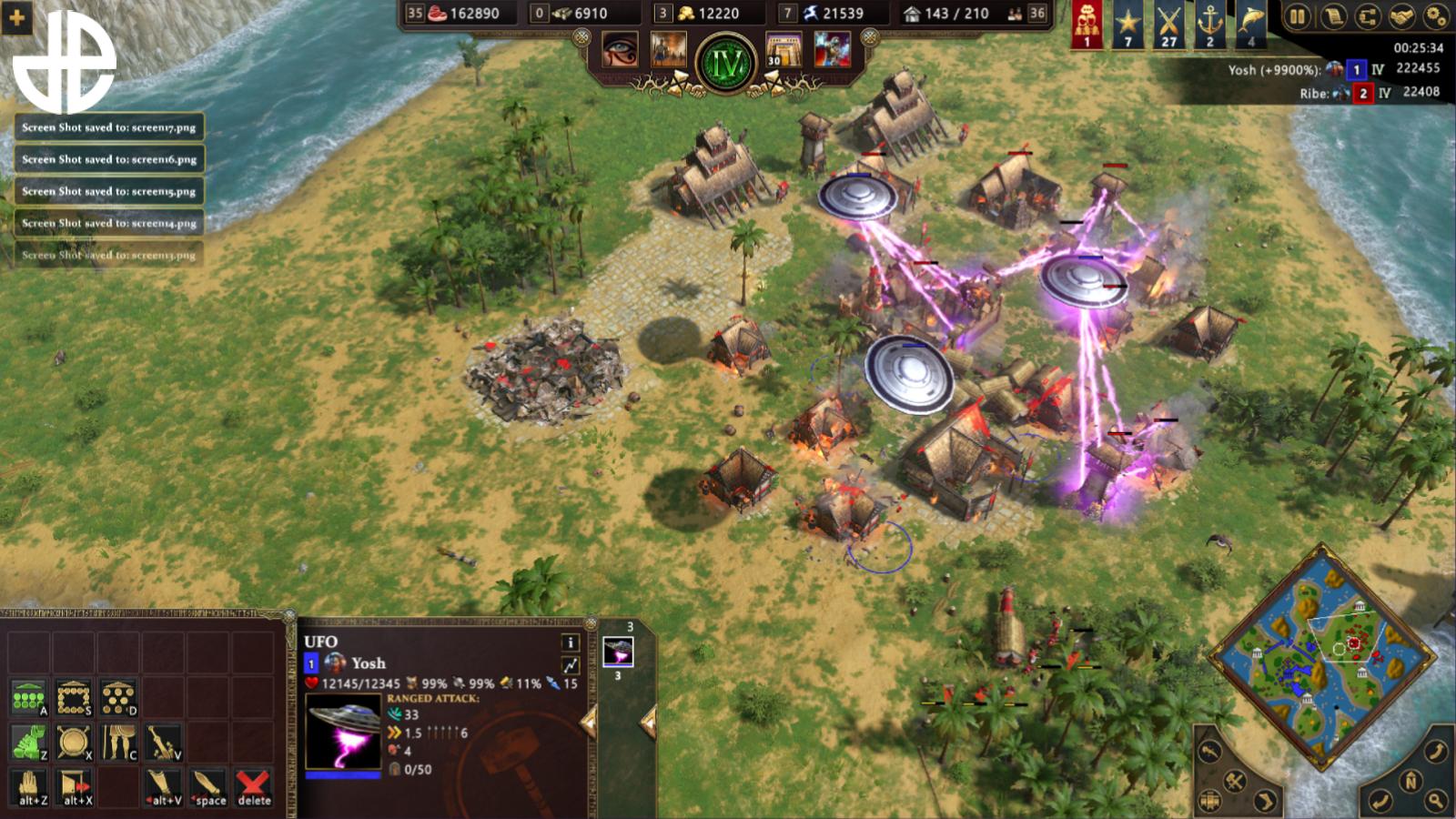1456x819 pixels.
Task: Select the defensive shield stance
Action: pyautogui.click(x=73, y=743)
